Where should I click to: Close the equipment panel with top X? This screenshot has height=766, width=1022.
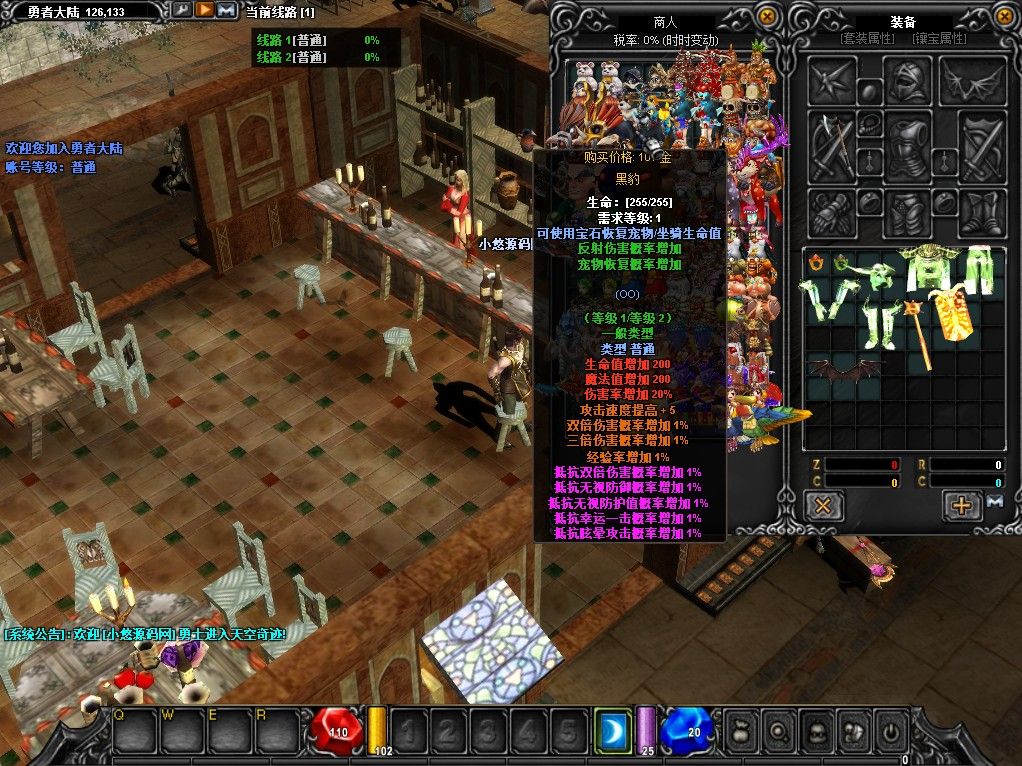1002,16
